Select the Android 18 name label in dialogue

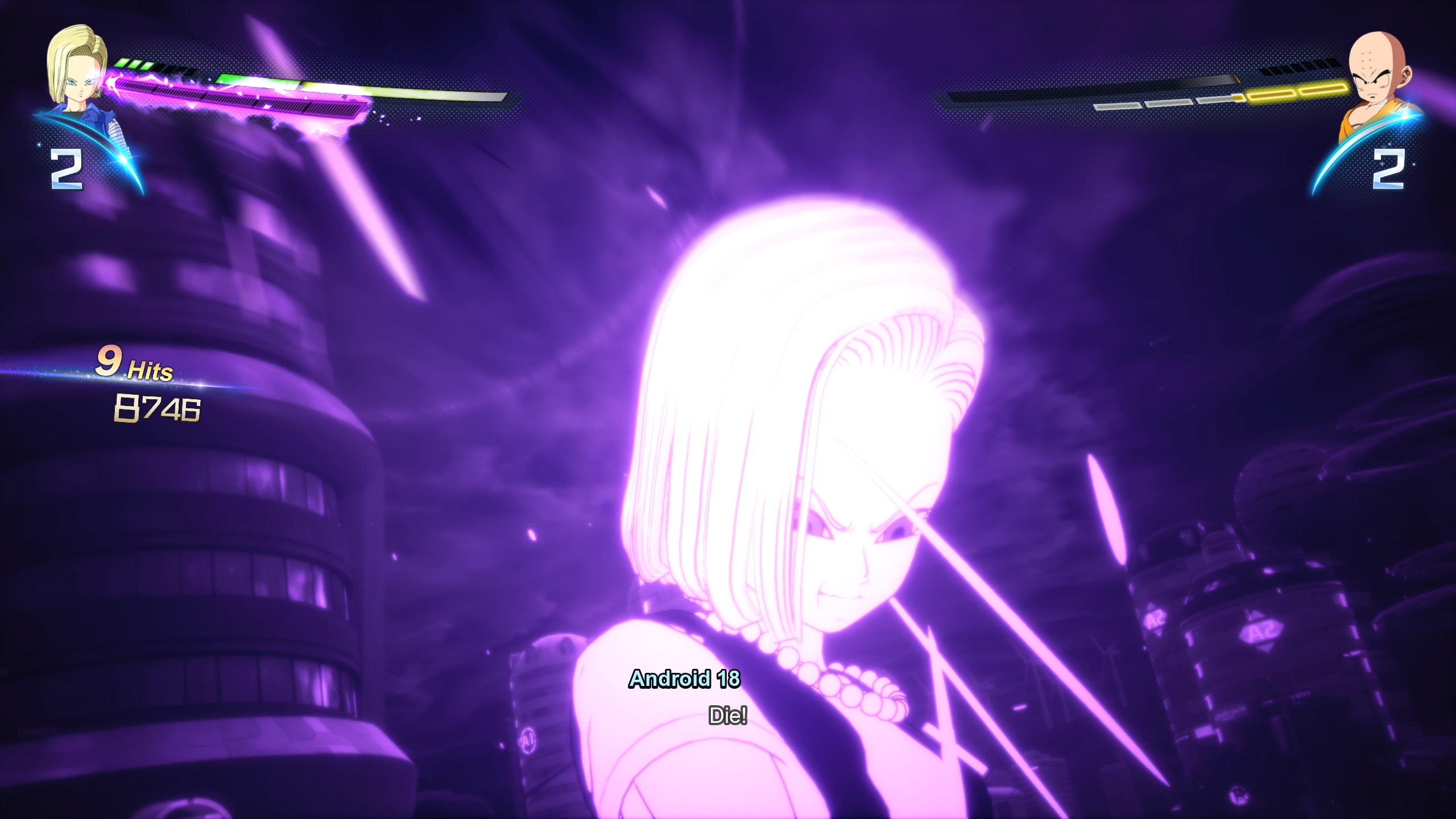[687, 680]
